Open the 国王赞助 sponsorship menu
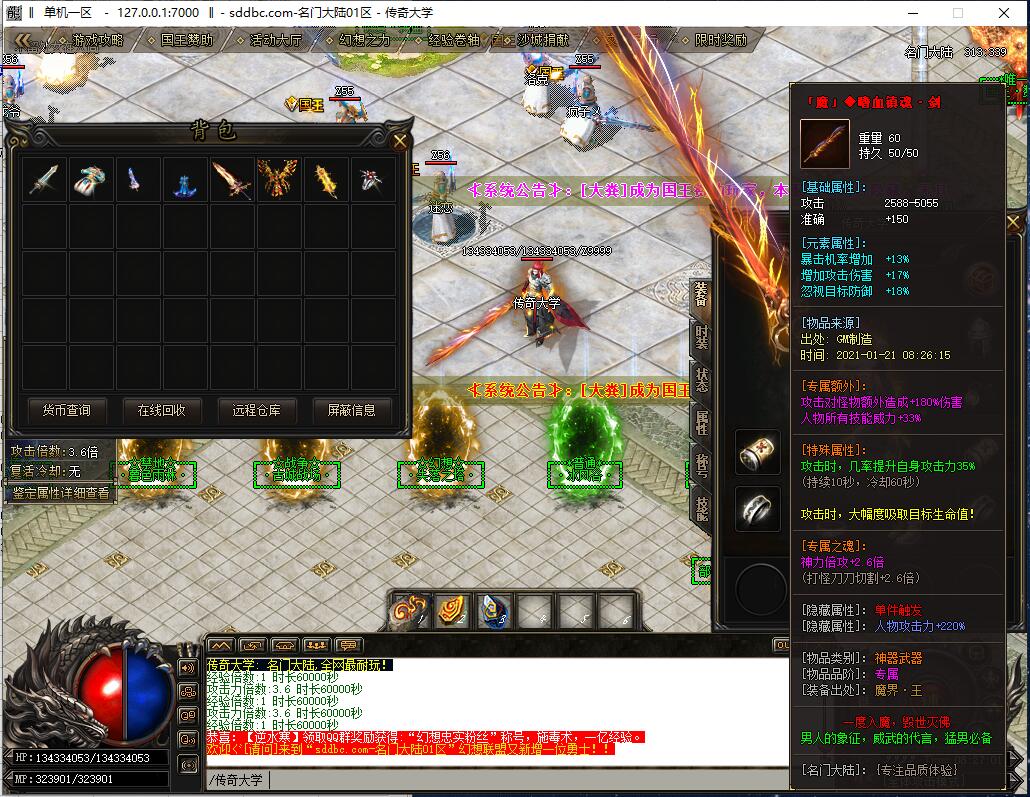 (186, 41)
